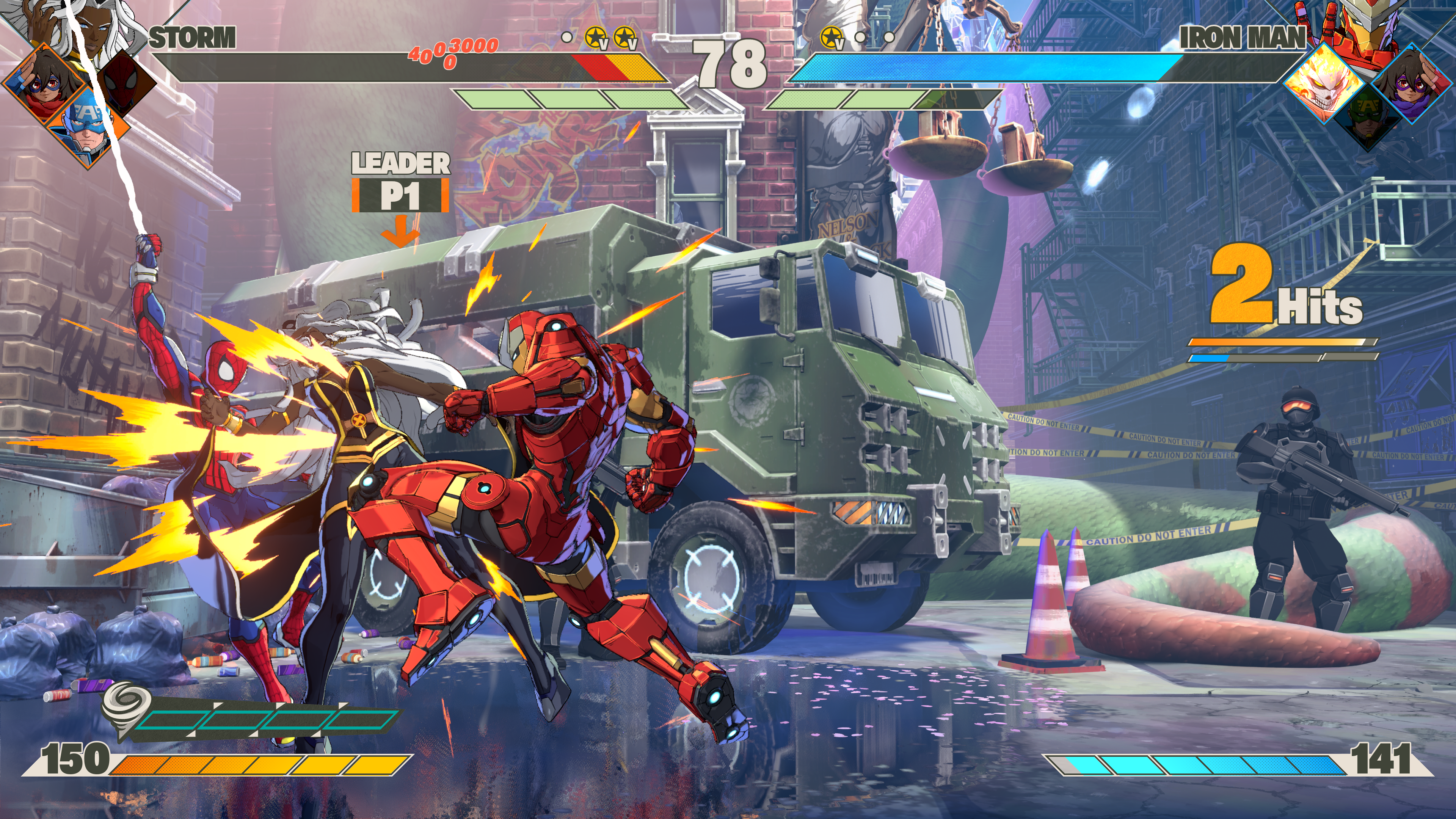The width and height of the screenshot is (1456, 819).
Task: Choose the purple-masked Ms. Marvel portrait beside Iron Man
Action: [1411, 85]
